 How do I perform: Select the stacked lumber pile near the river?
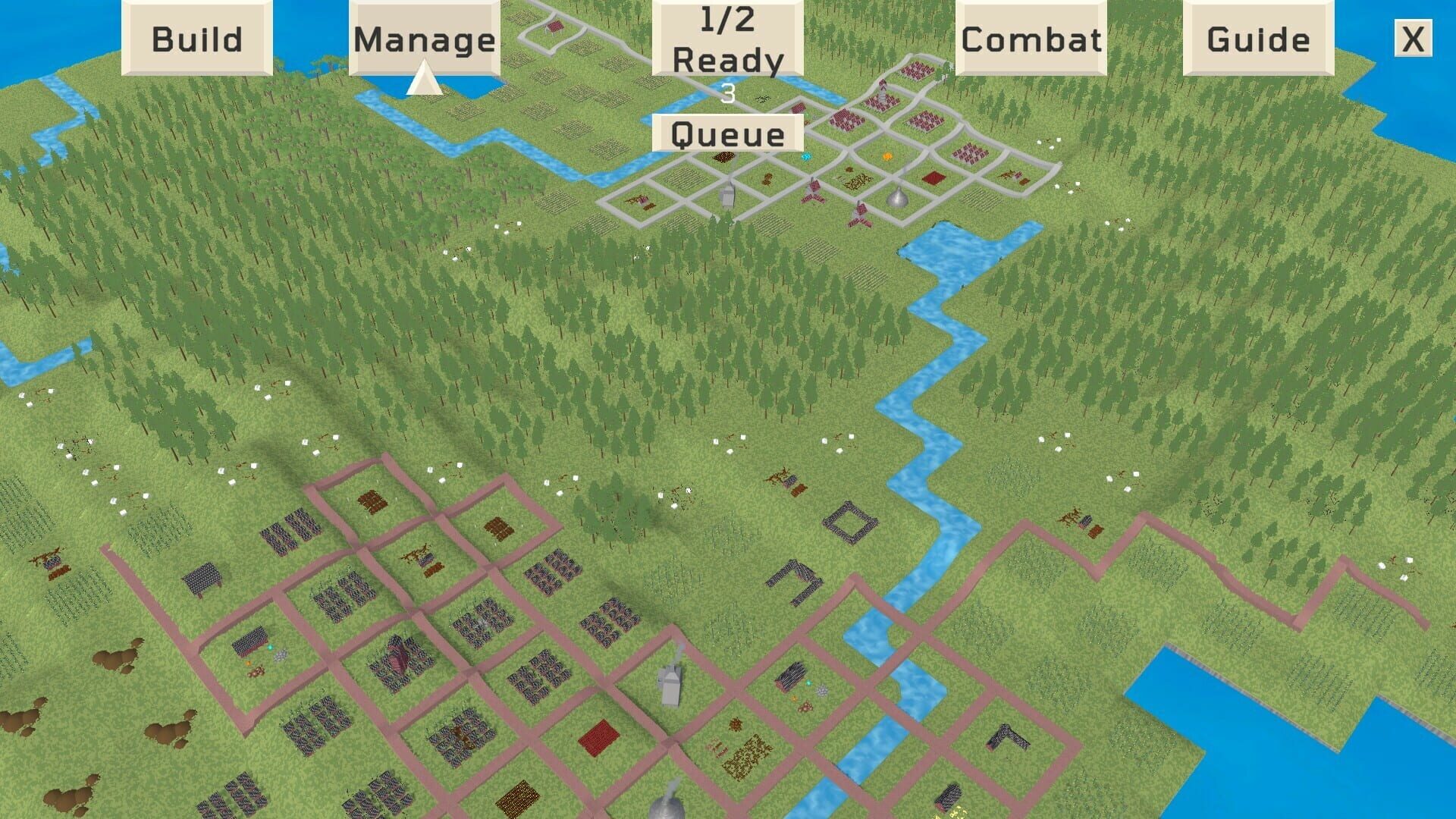792,675
